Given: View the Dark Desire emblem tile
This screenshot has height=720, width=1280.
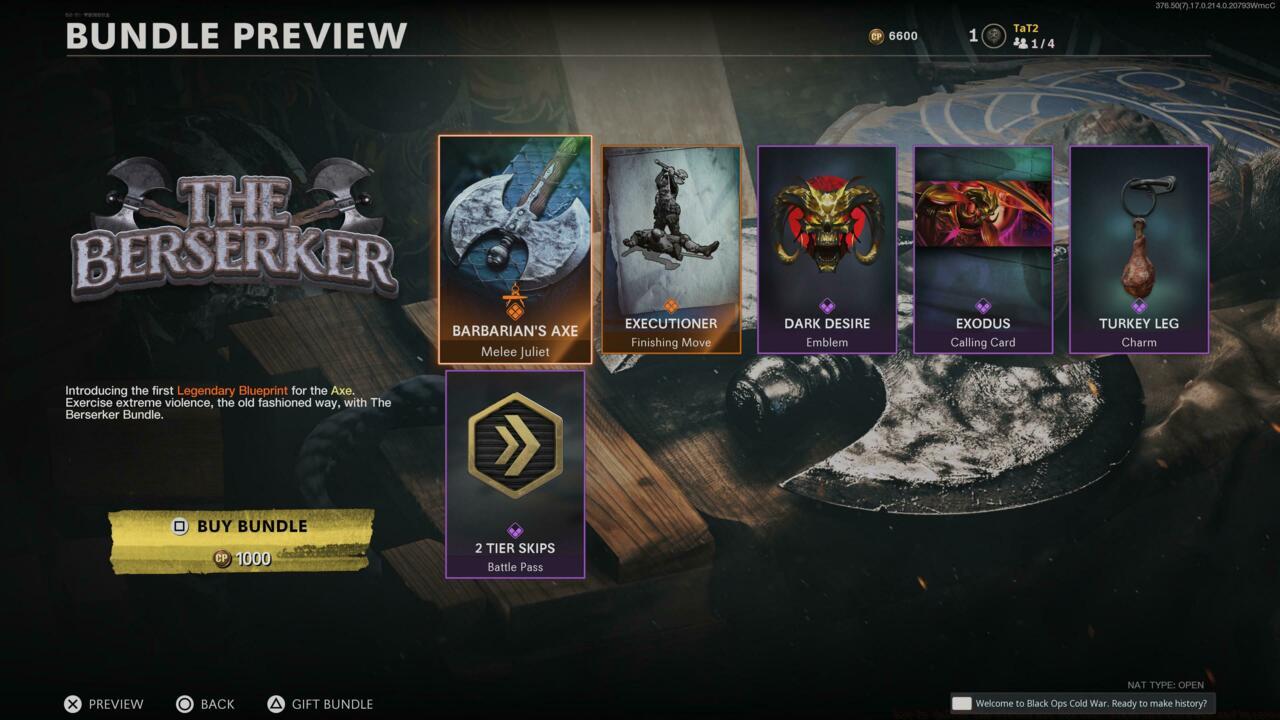Looking at the screenshot, I should pyautogui.click(x=827, y=250).
